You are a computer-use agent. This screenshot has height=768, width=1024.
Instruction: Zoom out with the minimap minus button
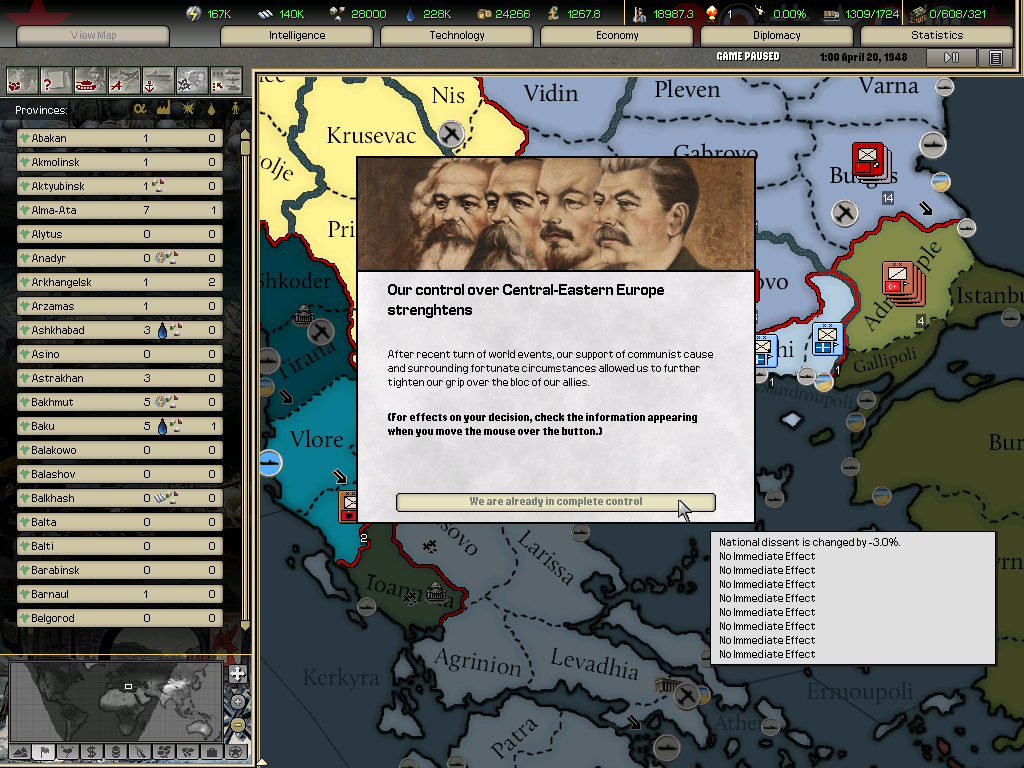[237, 724]
